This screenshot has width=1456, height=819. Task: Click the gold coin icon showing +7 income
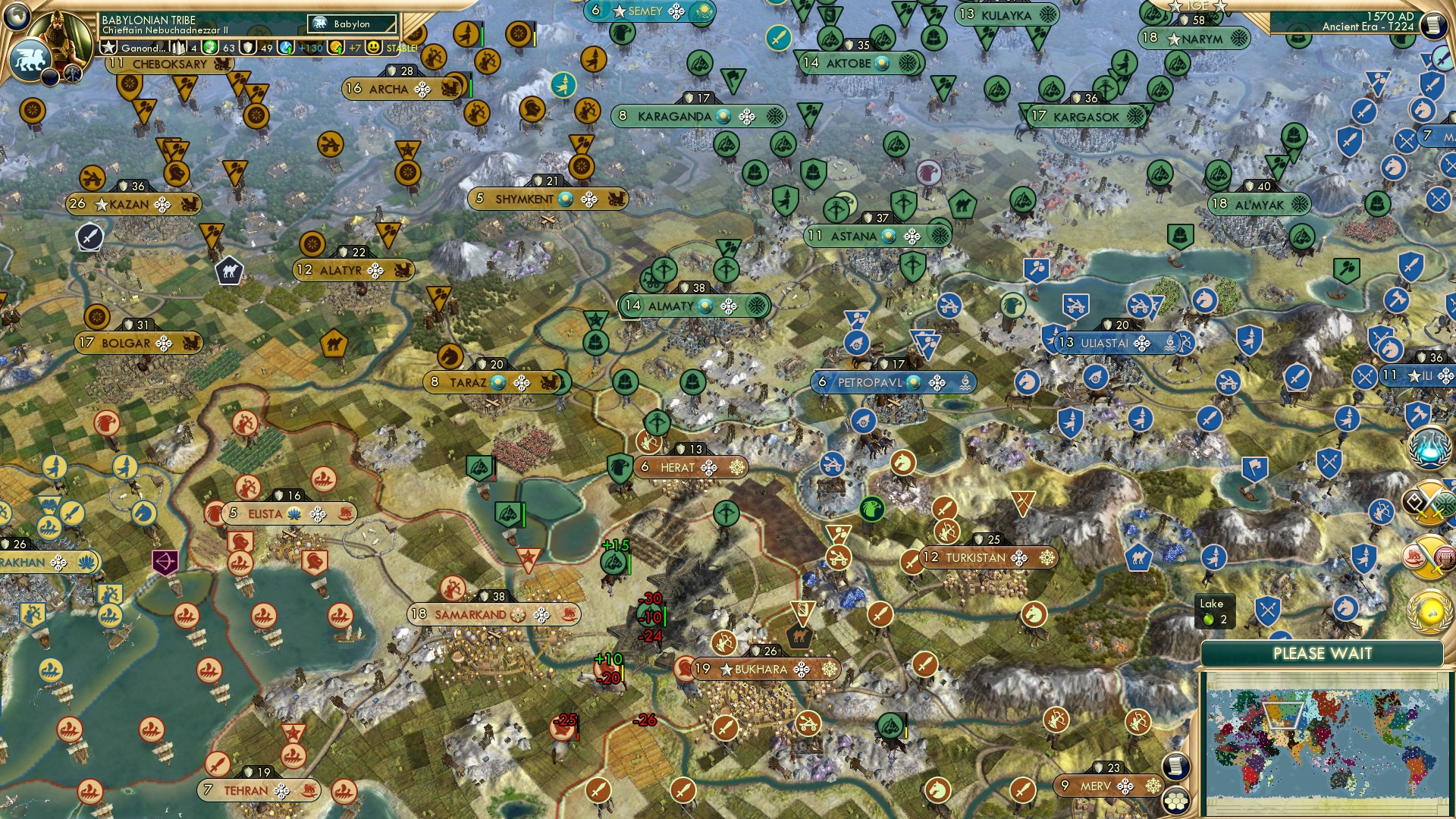(337, 48)
